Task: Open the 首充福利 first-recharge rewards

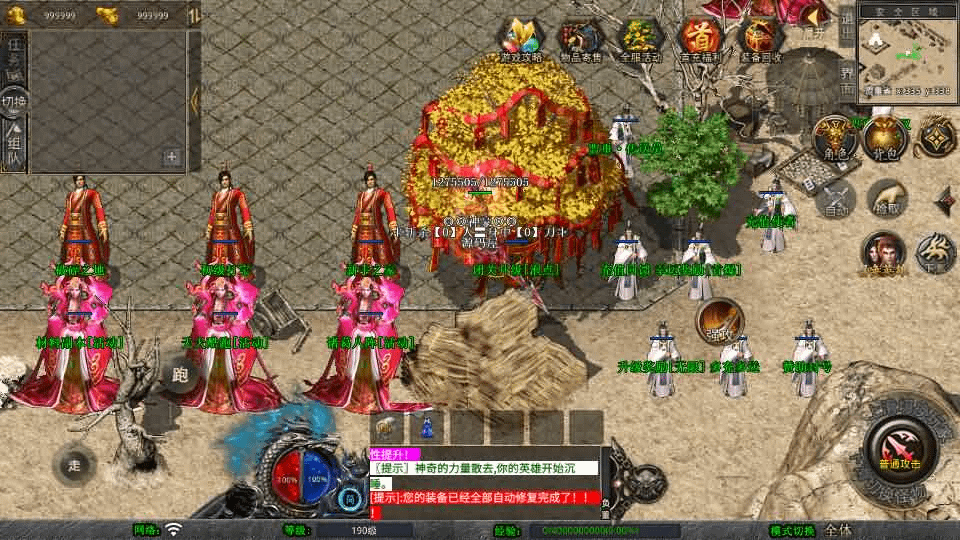Action: point(700,40)
